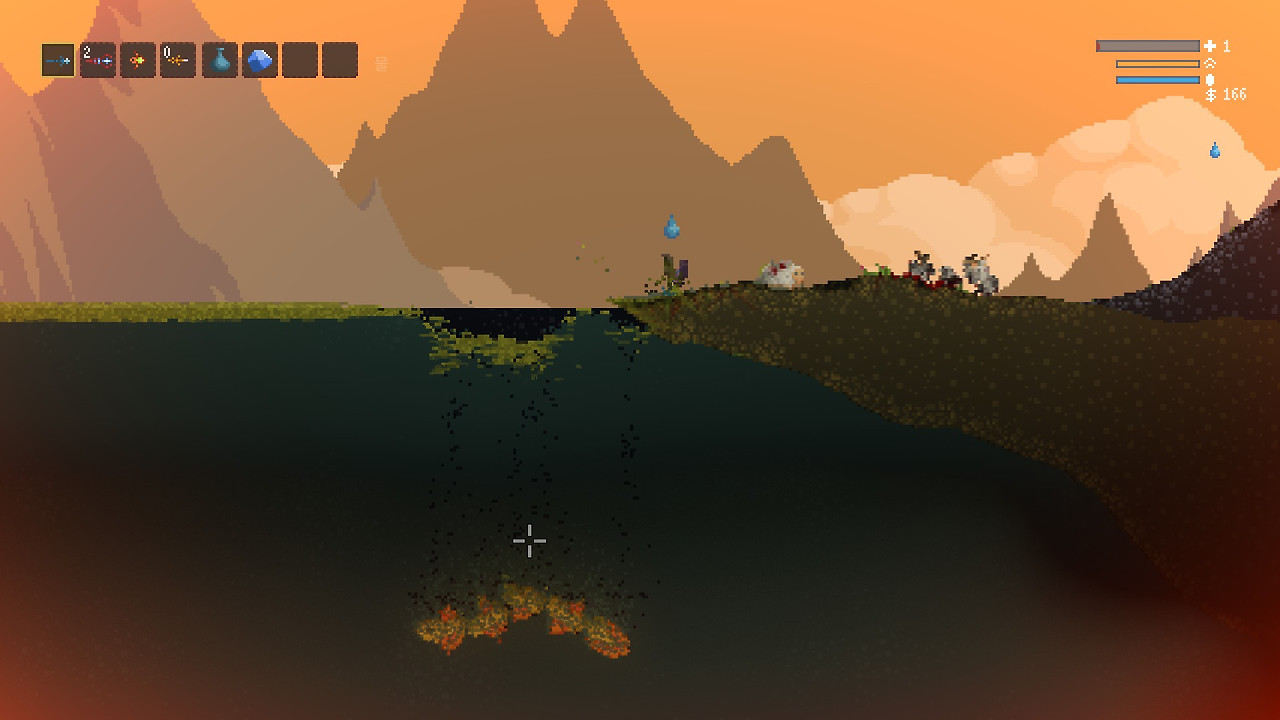Select the blue wand in the first slot
The image size is (1280, 720).
tap(58, 60)
